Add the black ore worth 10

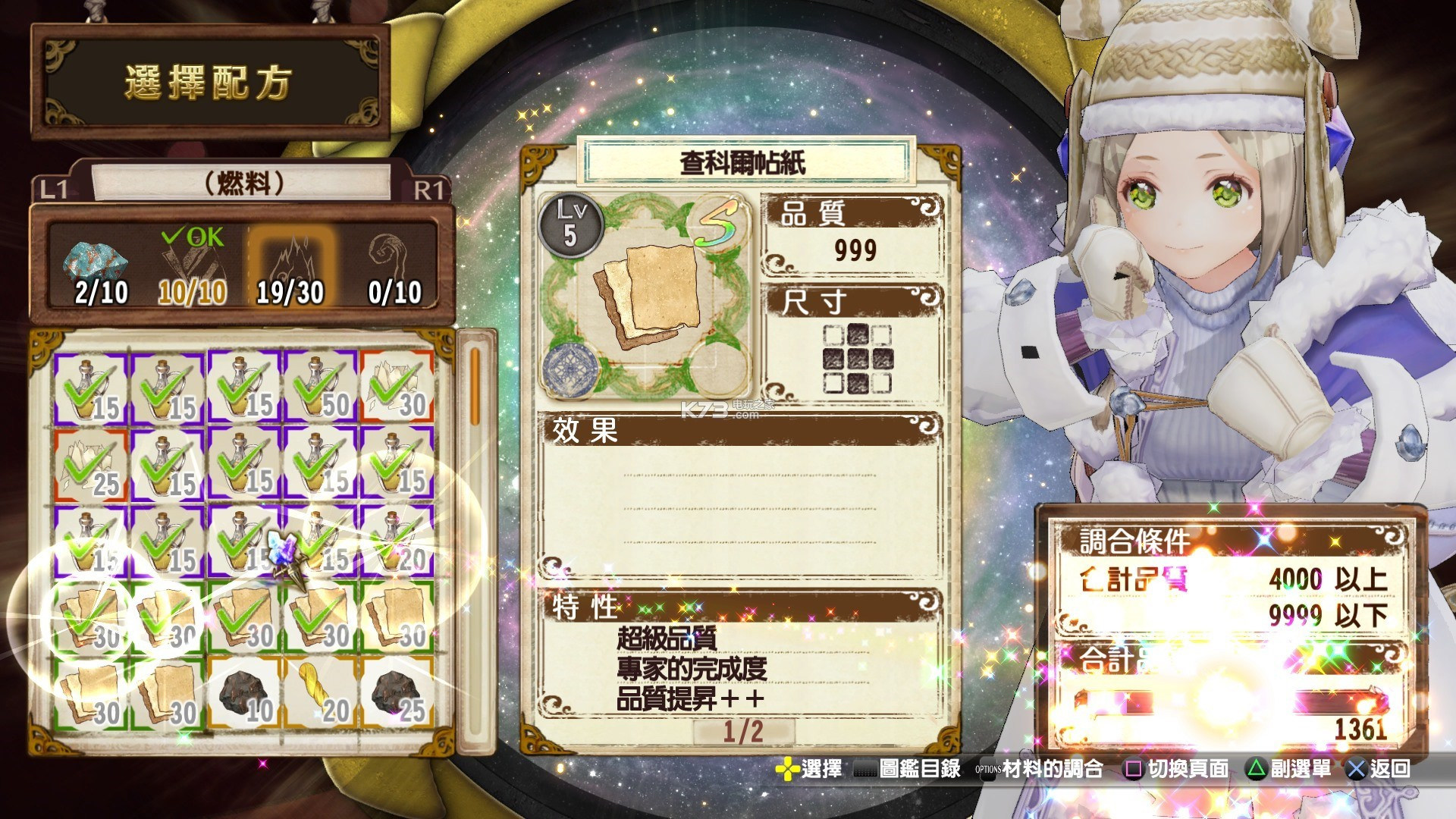[x=244, y=693]
